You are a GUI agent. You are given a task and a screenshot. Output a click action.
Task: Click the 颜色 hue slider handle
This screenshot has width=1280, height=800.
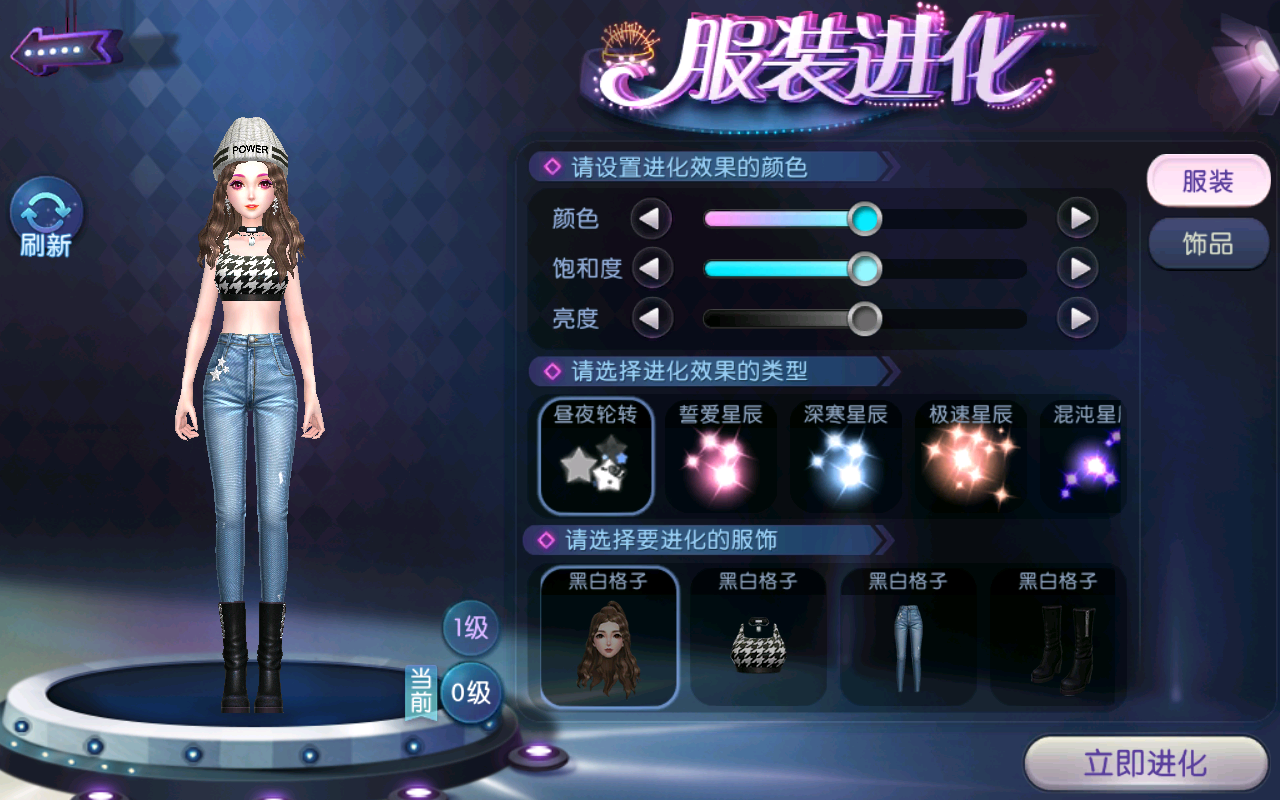pyautogui.click(x=865, y=218)
